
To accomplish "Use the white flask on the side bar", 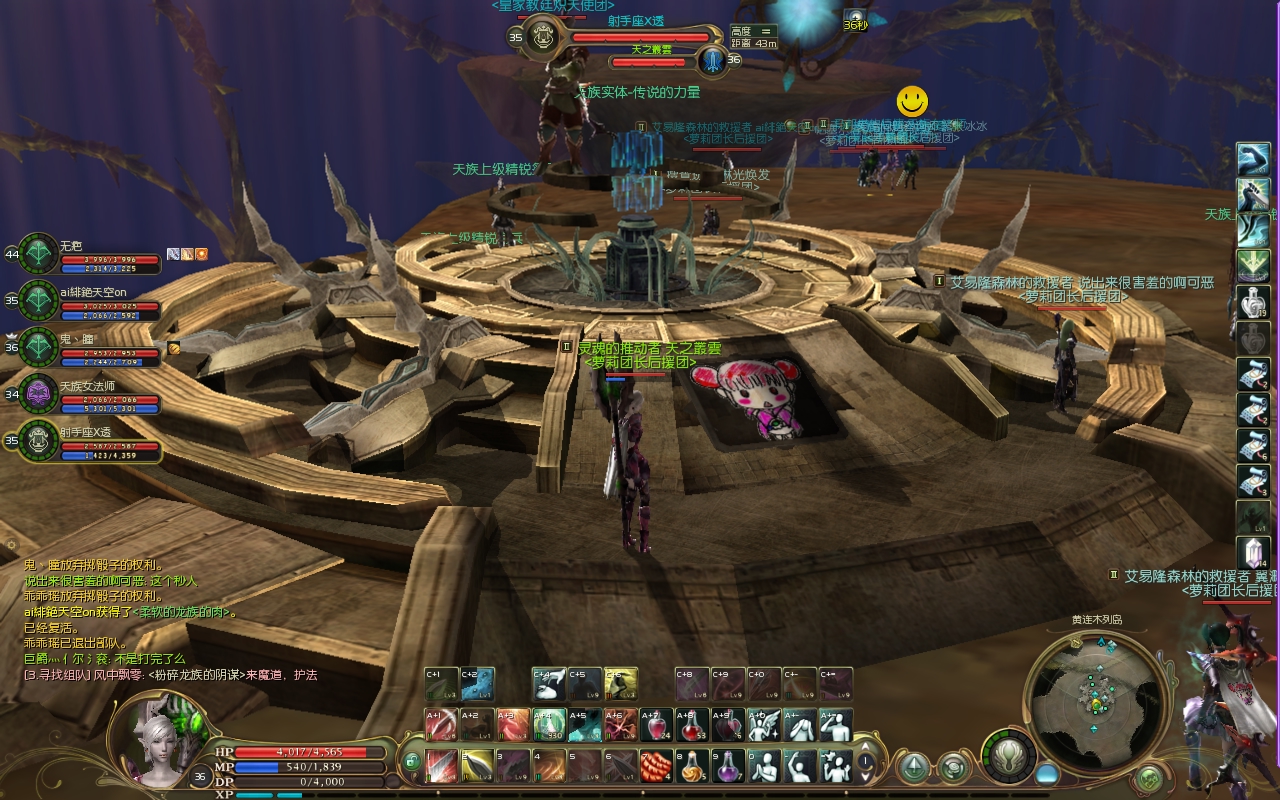I will click(1253, 302).
